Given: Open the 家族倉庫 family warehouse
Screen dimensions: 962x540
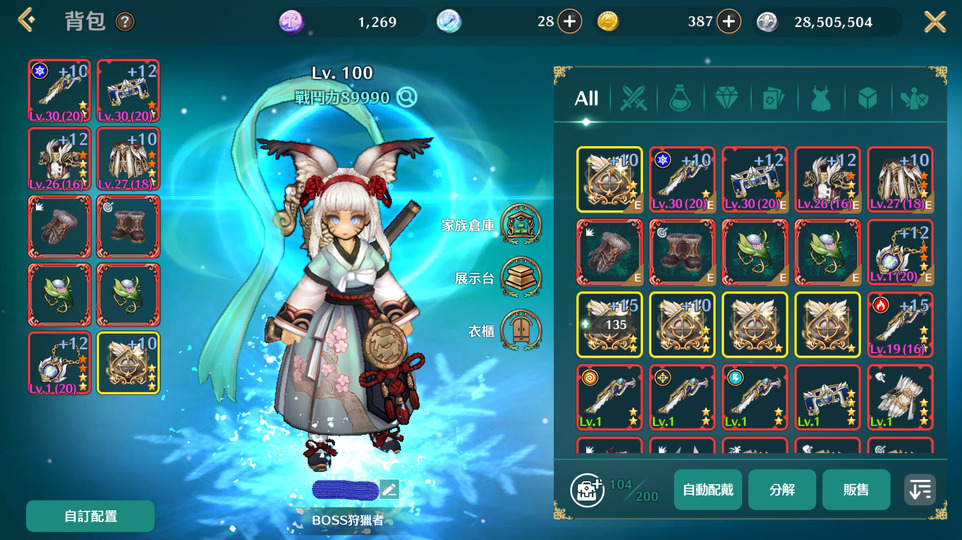Looking at the screenshot, I should coord(520,224).
